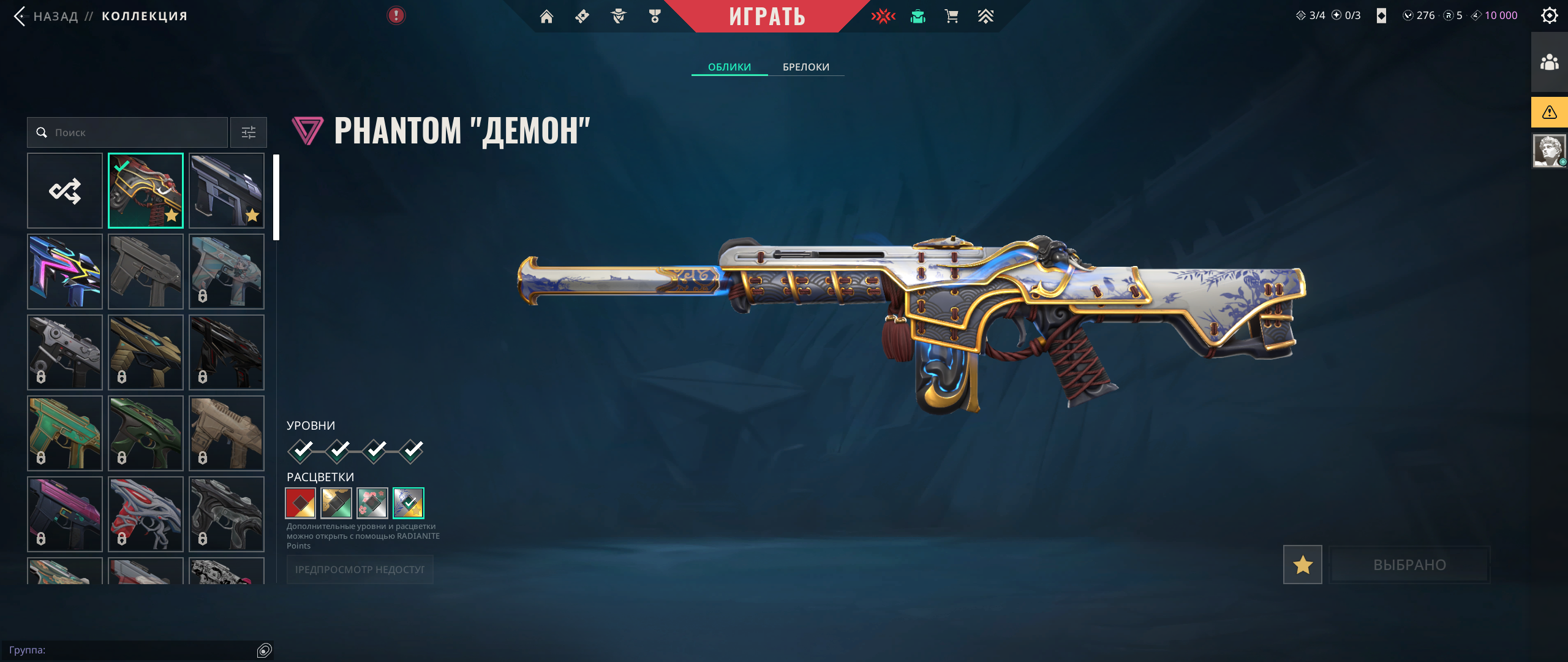Open the friends social panel
Screen dimensions: 1568x662
coord(1549,63)
